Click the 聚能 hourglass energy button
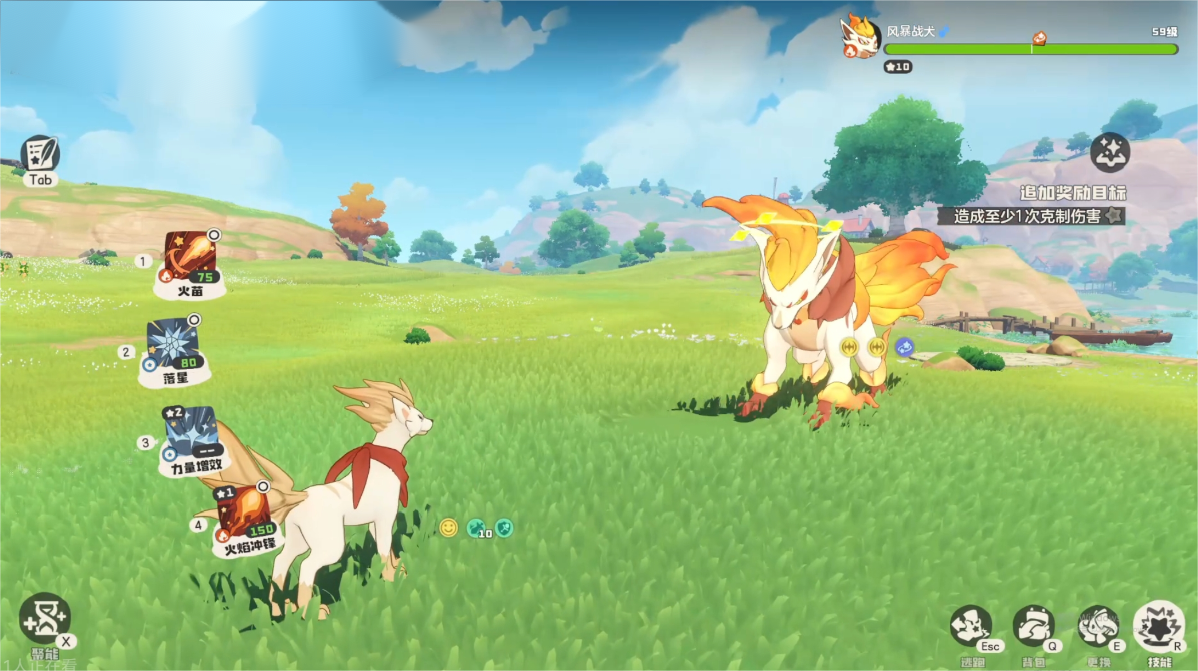The width and height of the screenshot is (1198, 671). click(45, 618)
